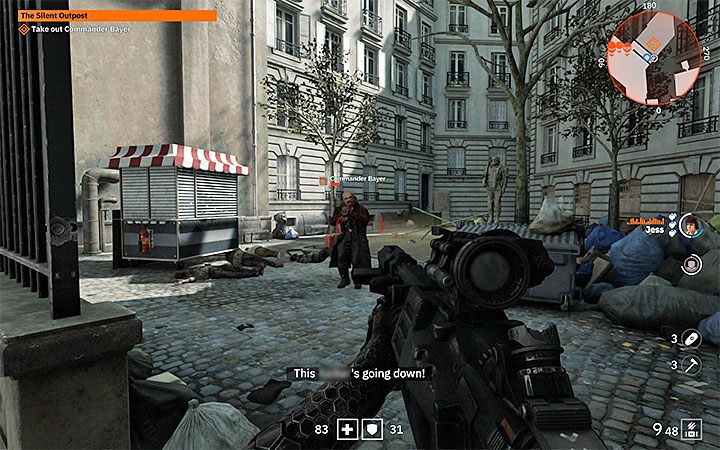Viewport: 720px width, 450px height.
Task: Choose the grenade icon
Action: pyautogui.click(x=691, y=339)
